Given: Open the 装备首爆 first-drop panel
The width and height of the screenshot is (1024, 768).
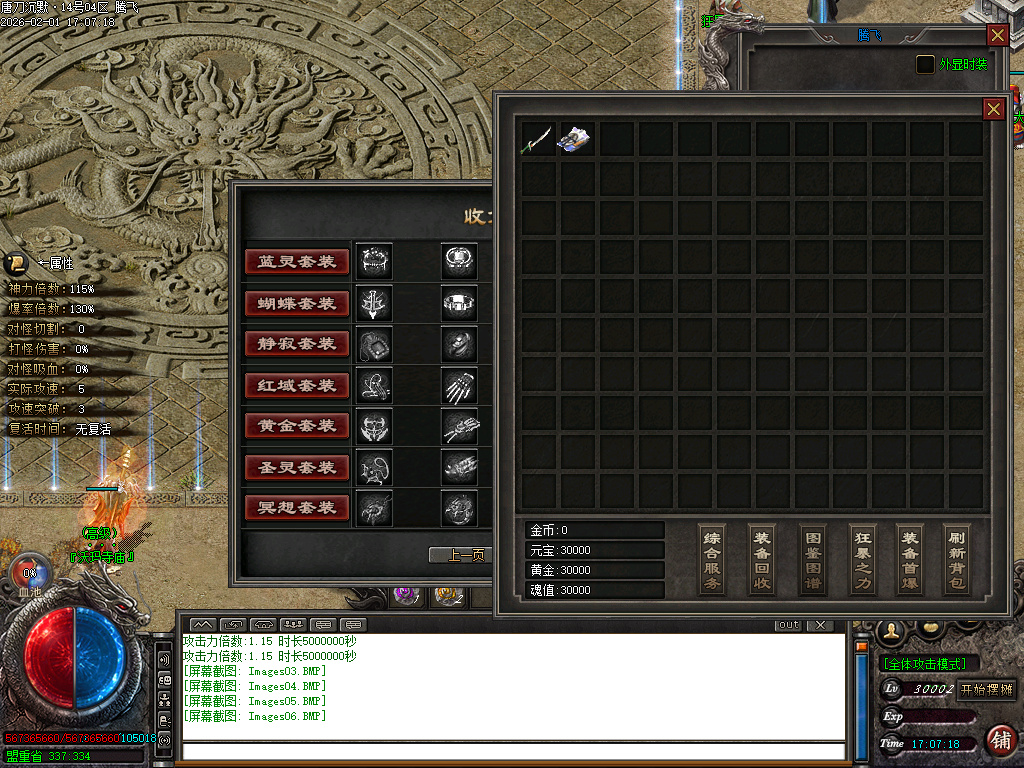Looking at the screenshot, I should point(909,559).
